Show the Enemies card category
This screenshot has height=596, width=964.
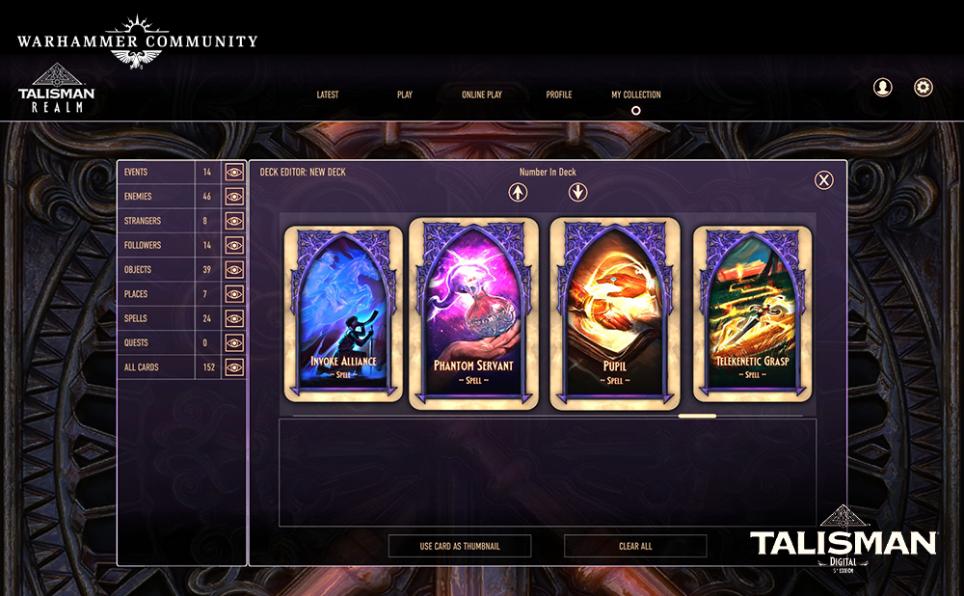click(x=234, y=197)
